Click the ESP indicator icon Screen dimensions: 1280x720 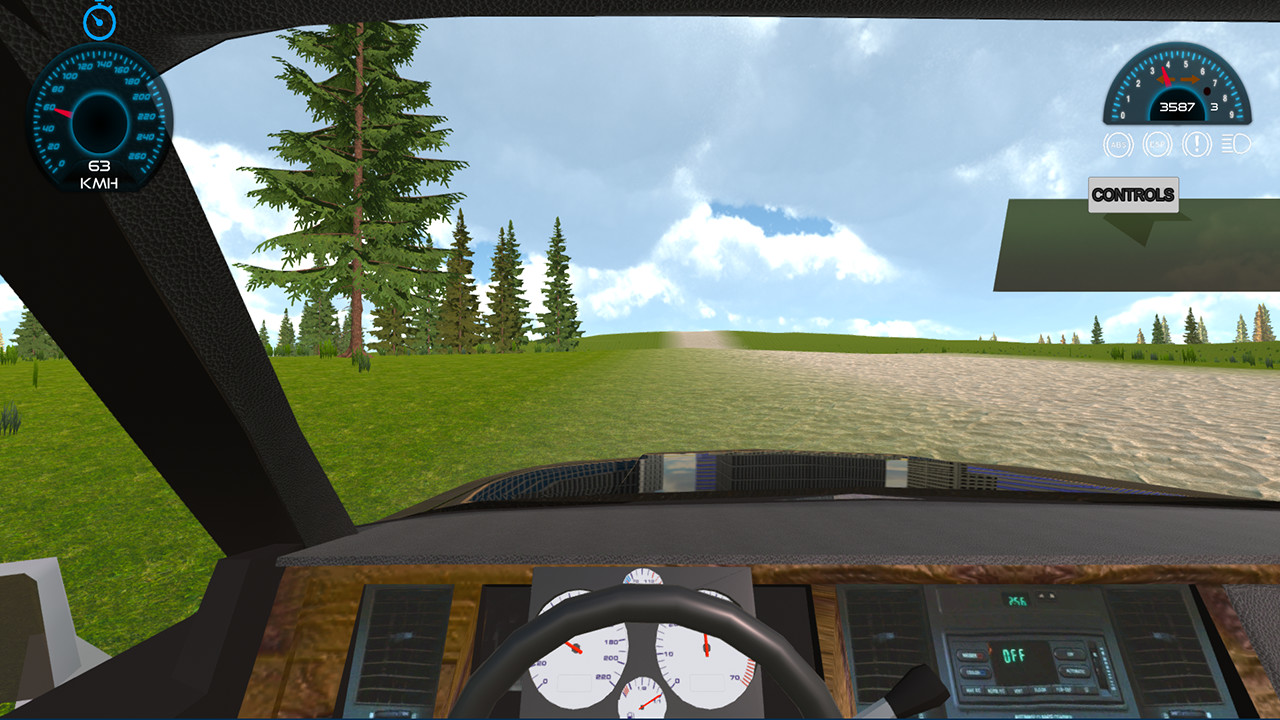1158,144
